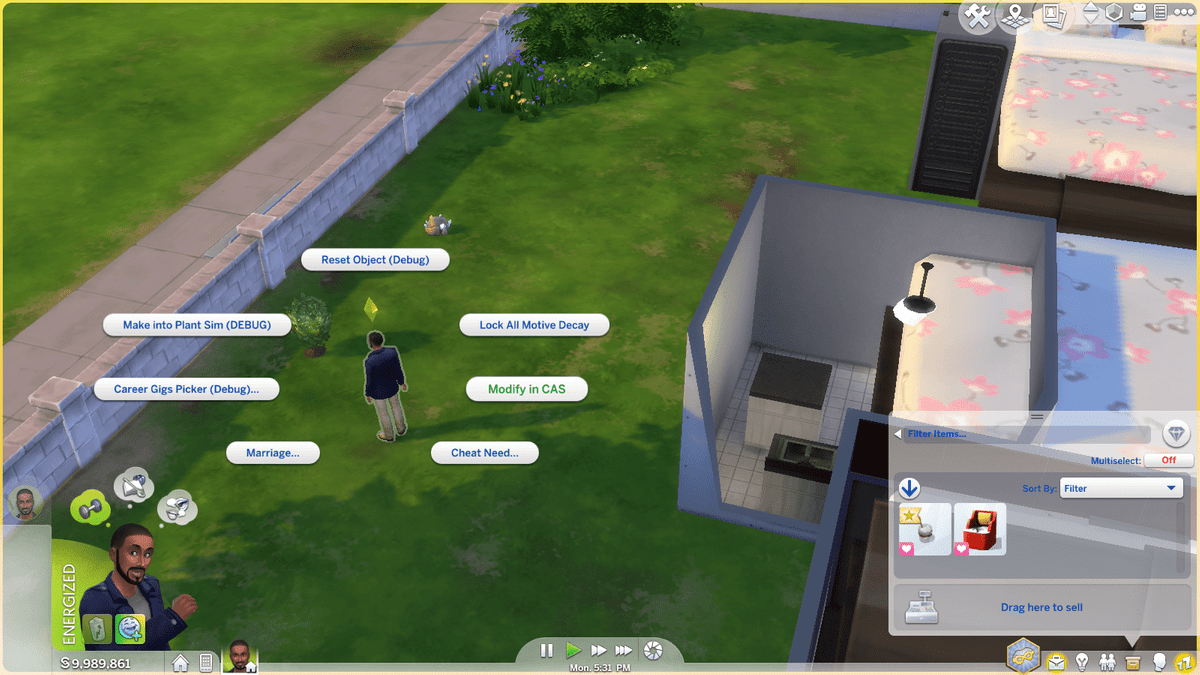This screenshot has height=675, width=1200.
Task: Toggle the Multiselect Off button
Action: coord(1169,460)
